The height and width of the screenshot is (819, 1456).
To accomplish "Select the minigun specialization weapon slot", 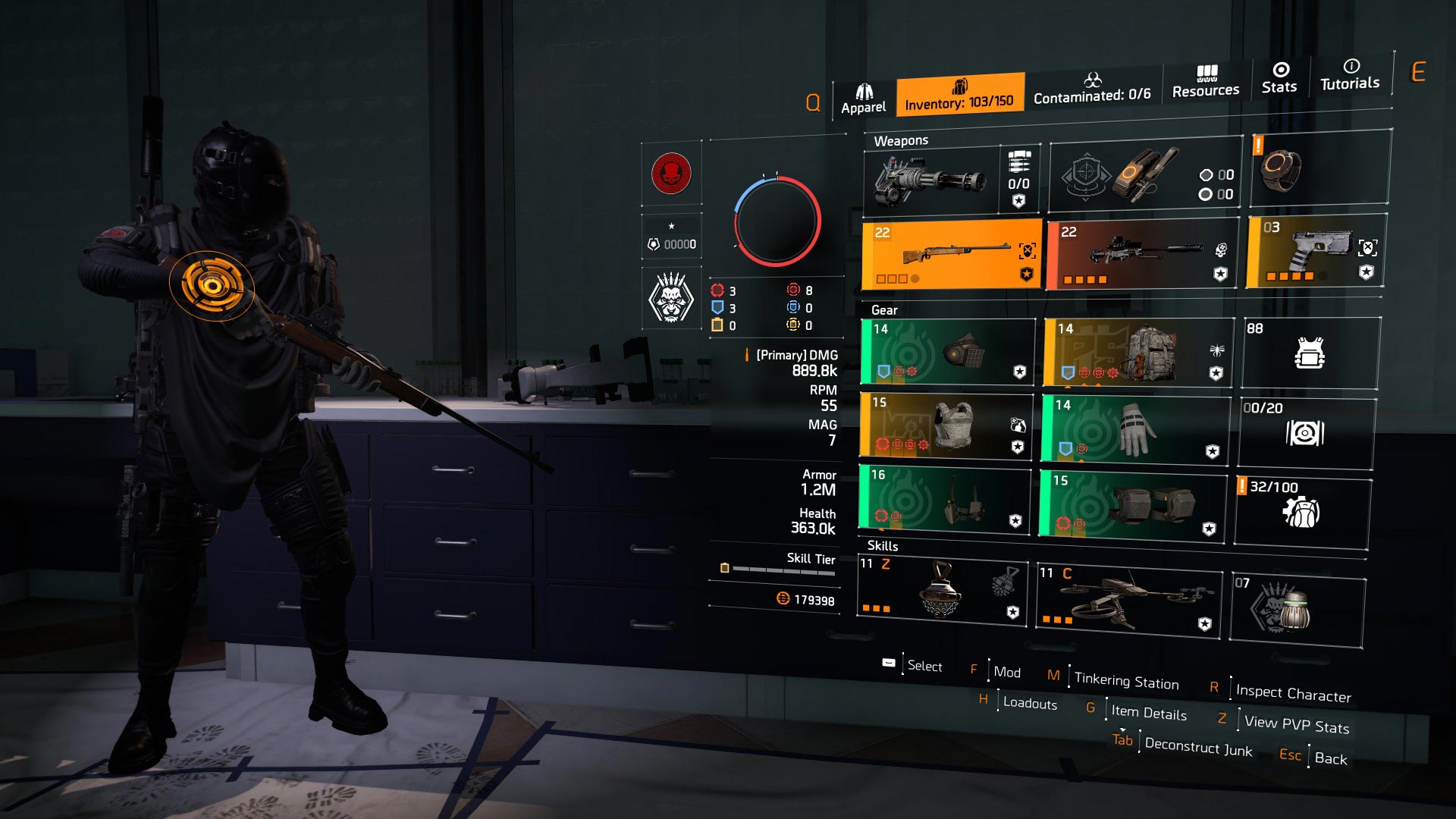I will [931, 181].
